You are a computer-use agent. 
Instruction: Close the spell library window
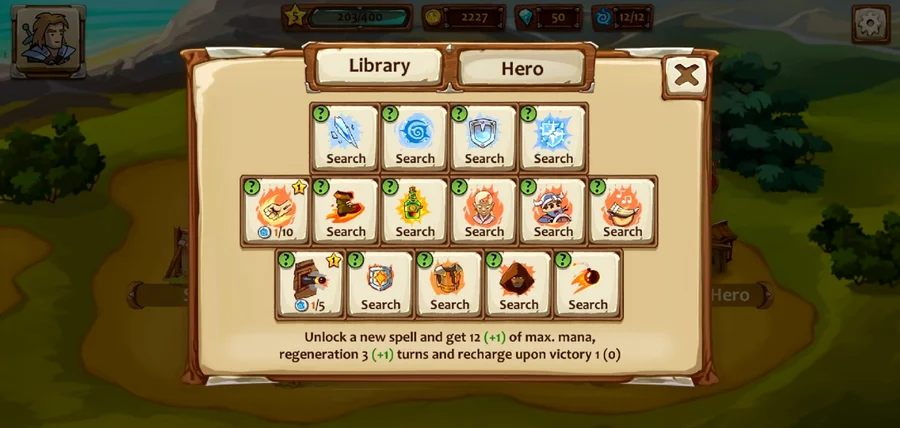pos(685,75)
